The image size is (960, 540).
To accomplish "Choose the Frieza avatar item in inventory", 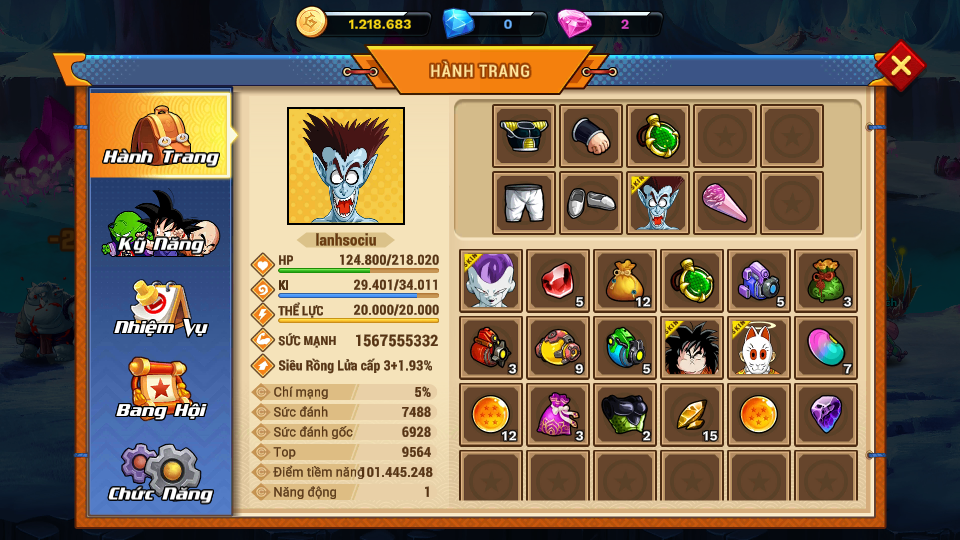I will pos(491,281).
